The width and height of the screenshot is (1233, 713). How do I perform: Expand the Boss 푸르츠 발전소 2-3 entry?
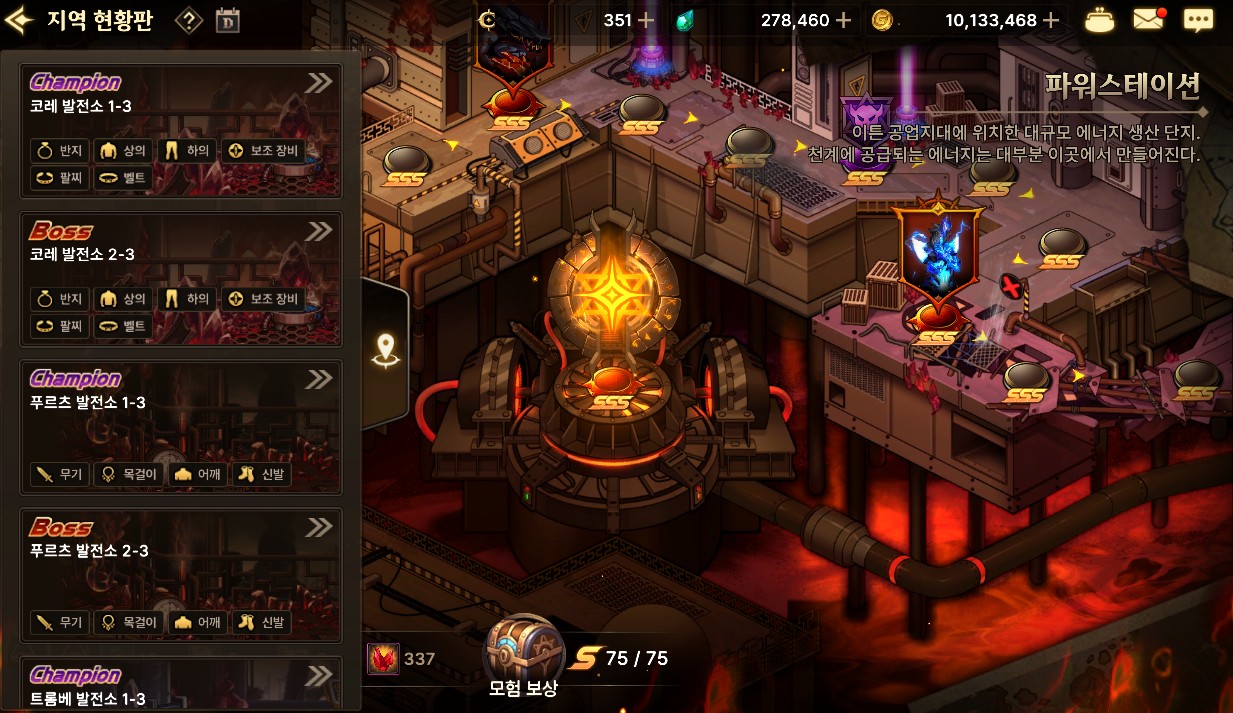click(319, 527)
